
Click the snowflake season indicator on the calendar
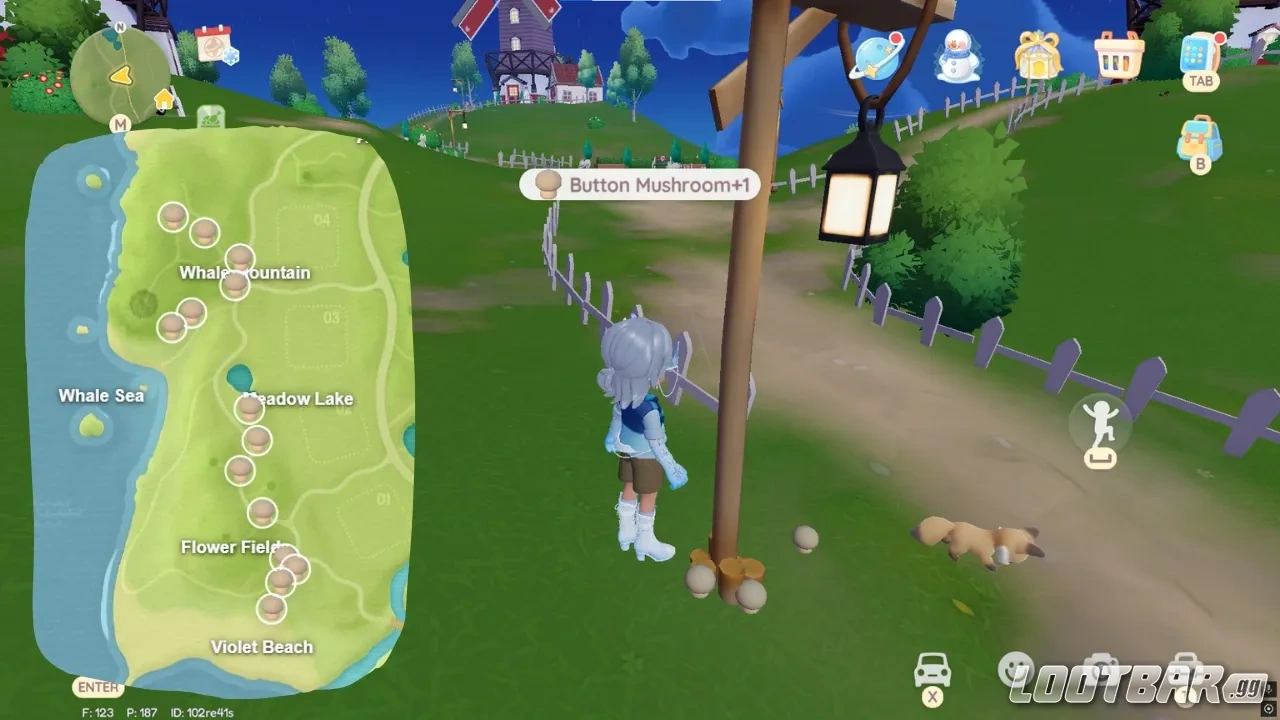pyautogui.click(x=231, y=56)
